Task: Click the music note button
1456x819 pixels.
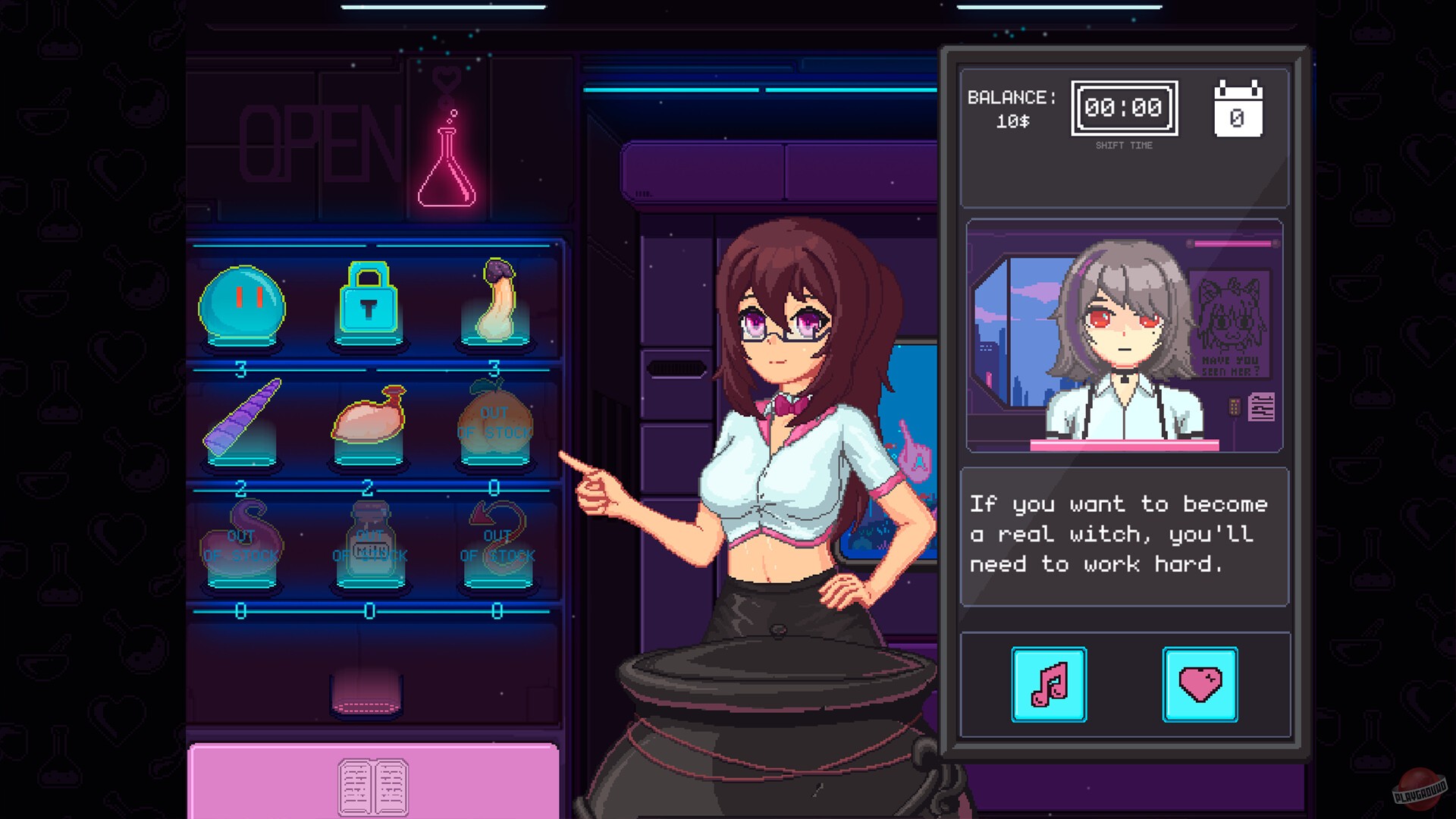Action: point(1048,683)
